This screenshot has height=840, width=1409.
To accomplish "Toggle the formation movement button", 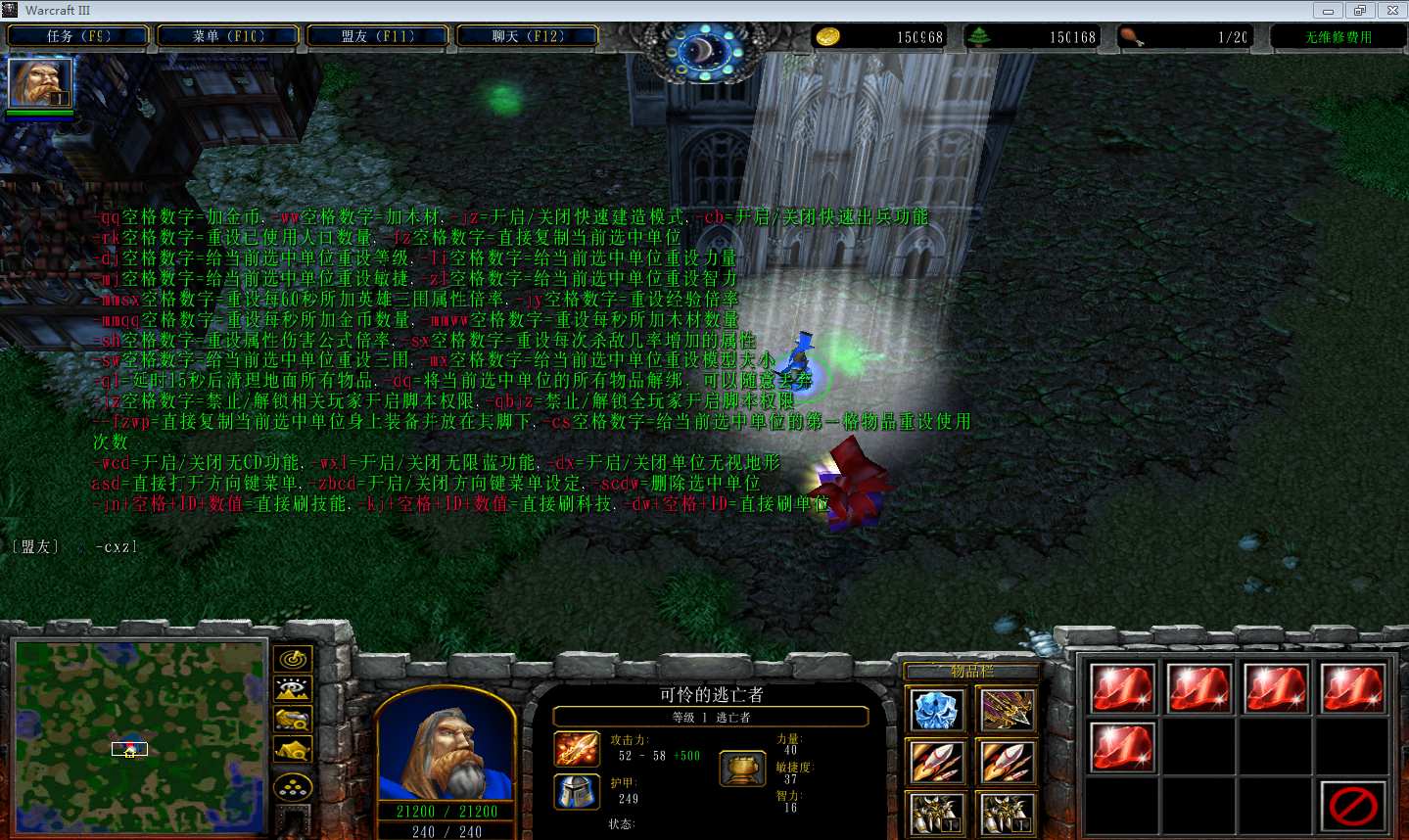I will tap(293, 786).
